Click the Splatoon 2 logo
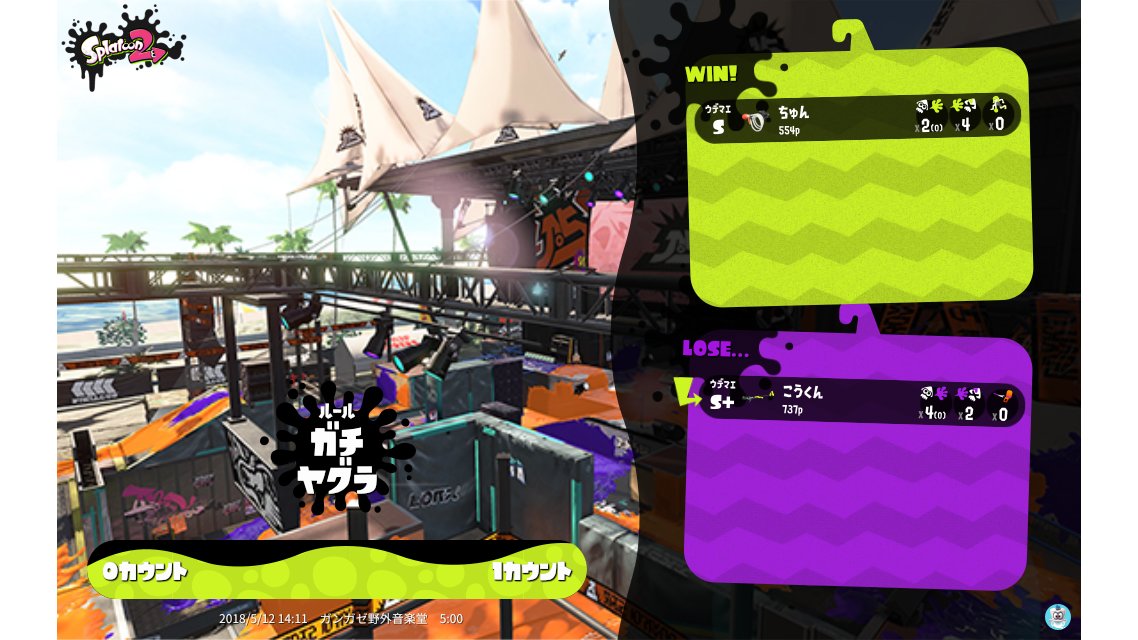1138x640 pixels. click(123, 47)
